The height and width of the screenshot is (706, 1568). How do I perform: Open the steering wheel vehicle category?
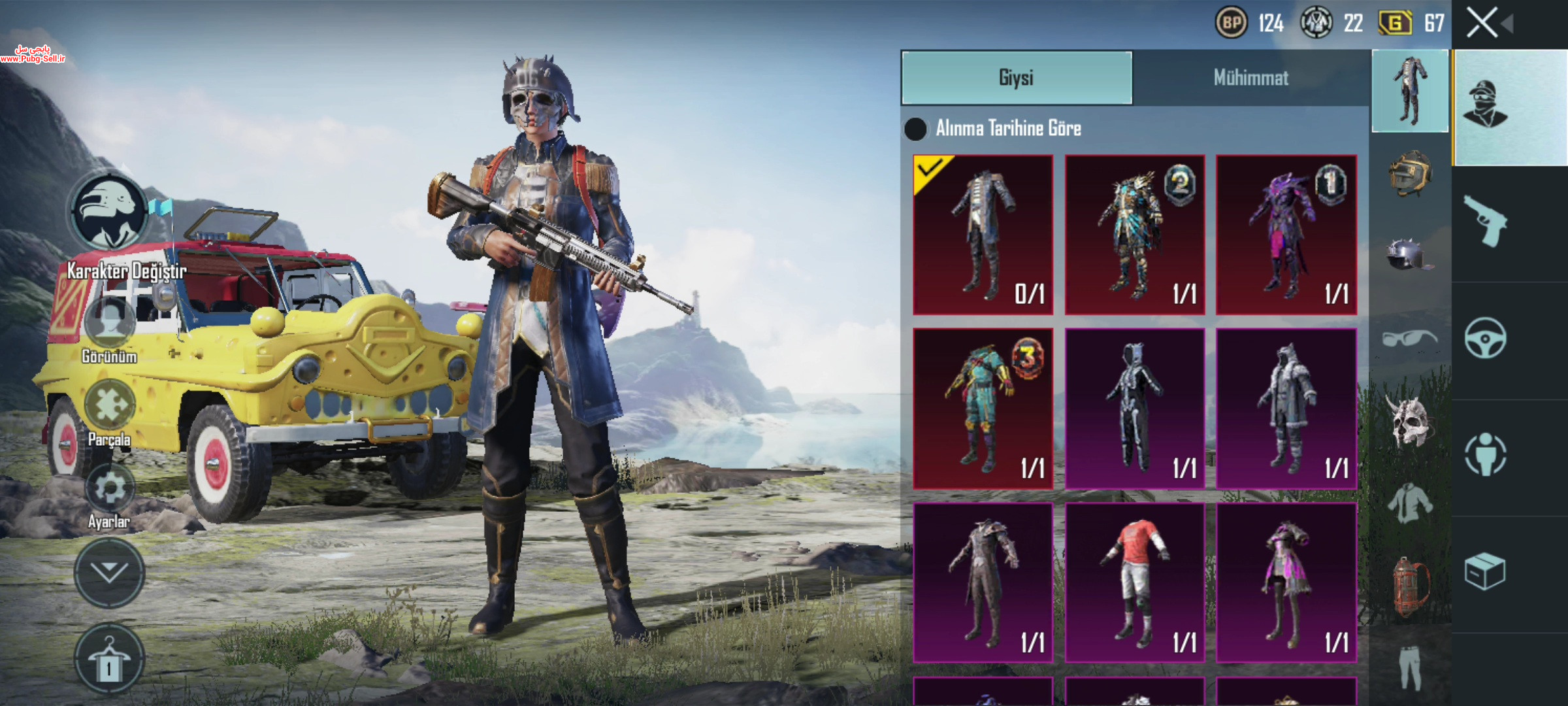tap(1485, 338)
